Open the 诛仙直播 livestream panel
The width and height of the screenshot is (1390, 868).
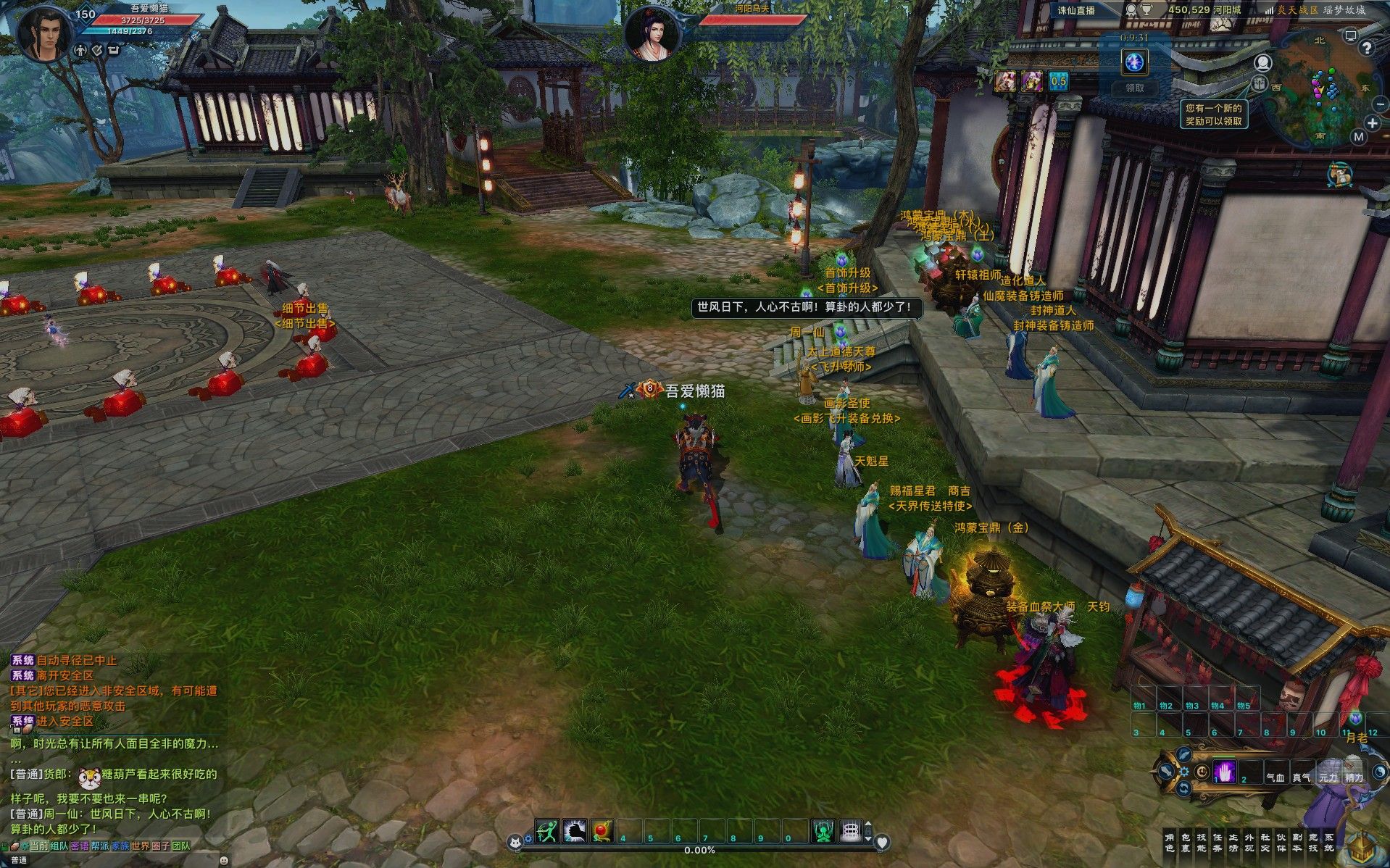click(1076, 10)
